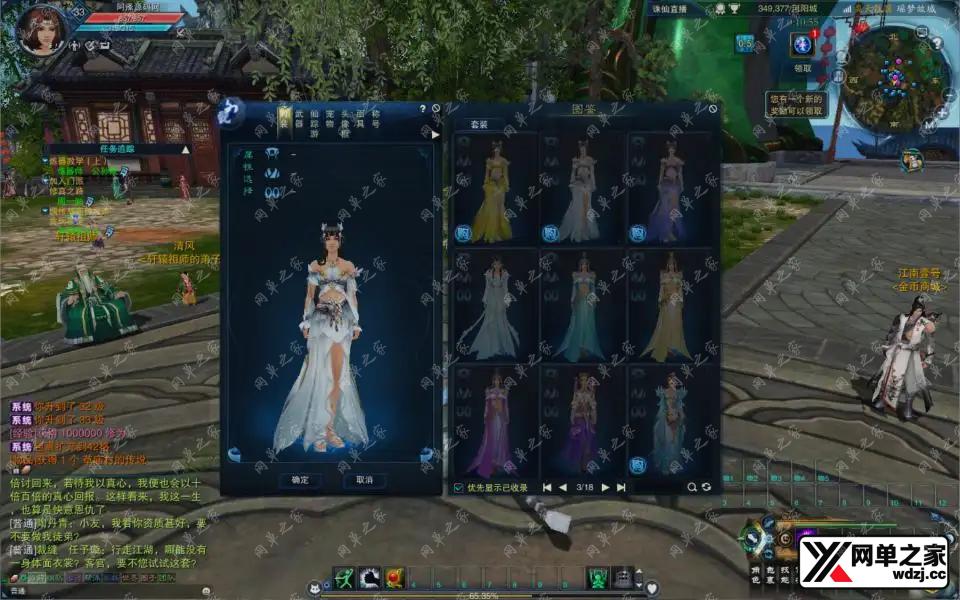Jump to the last gallery page

point(621,487)
